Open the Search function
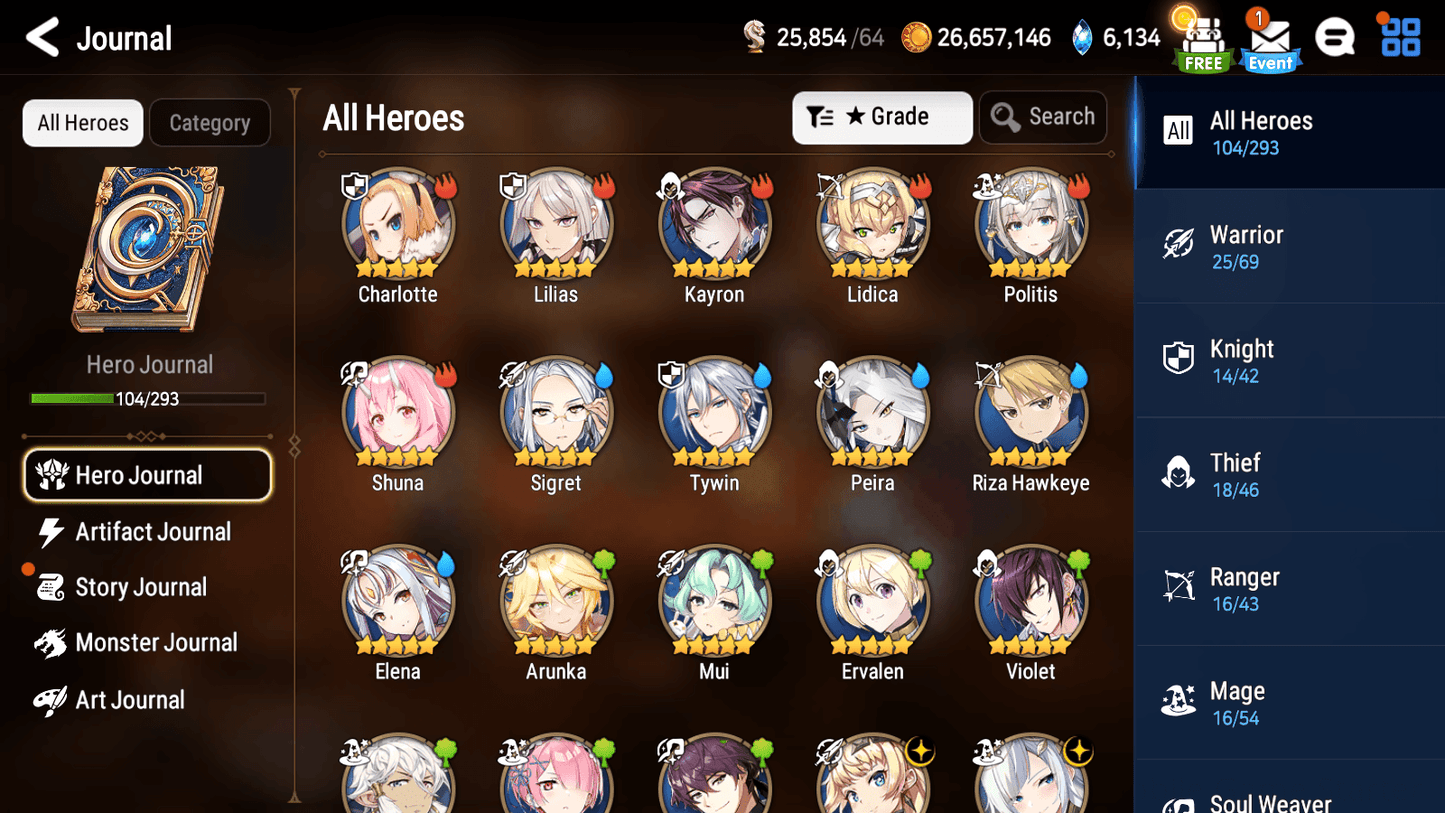 tap(1043, 116)
